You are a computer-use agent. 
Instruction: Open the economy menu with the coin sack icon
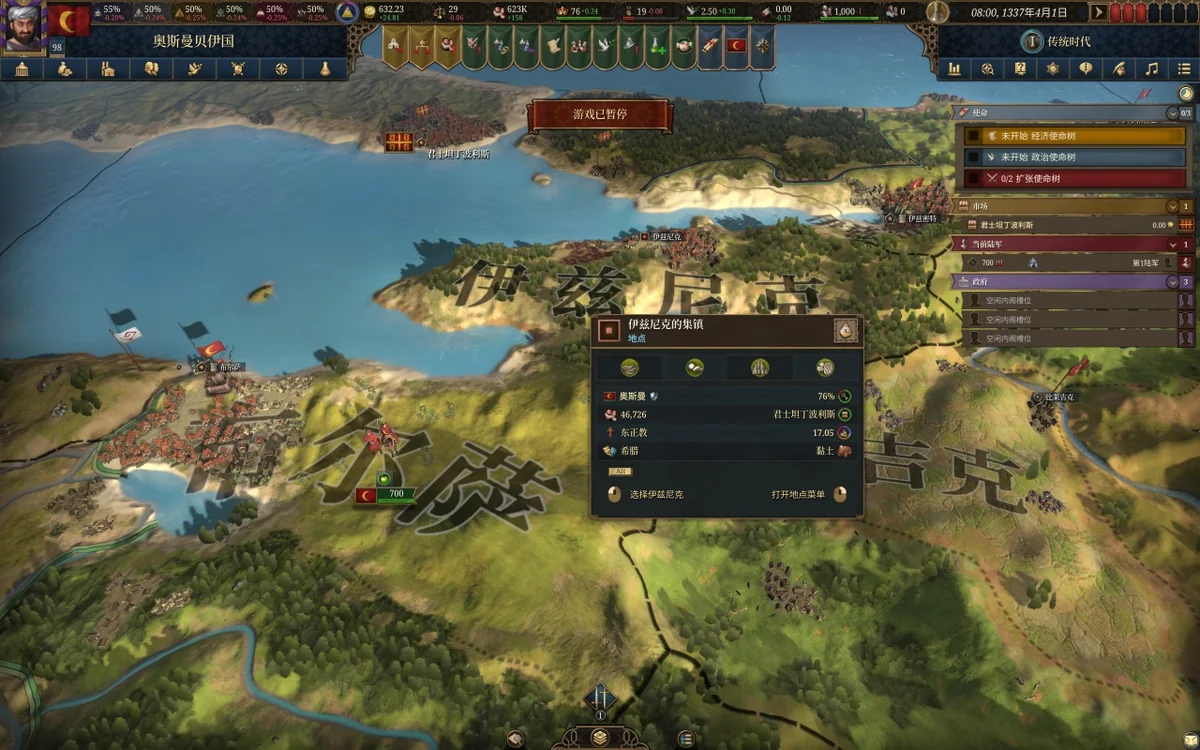click(x=65, y=69)
